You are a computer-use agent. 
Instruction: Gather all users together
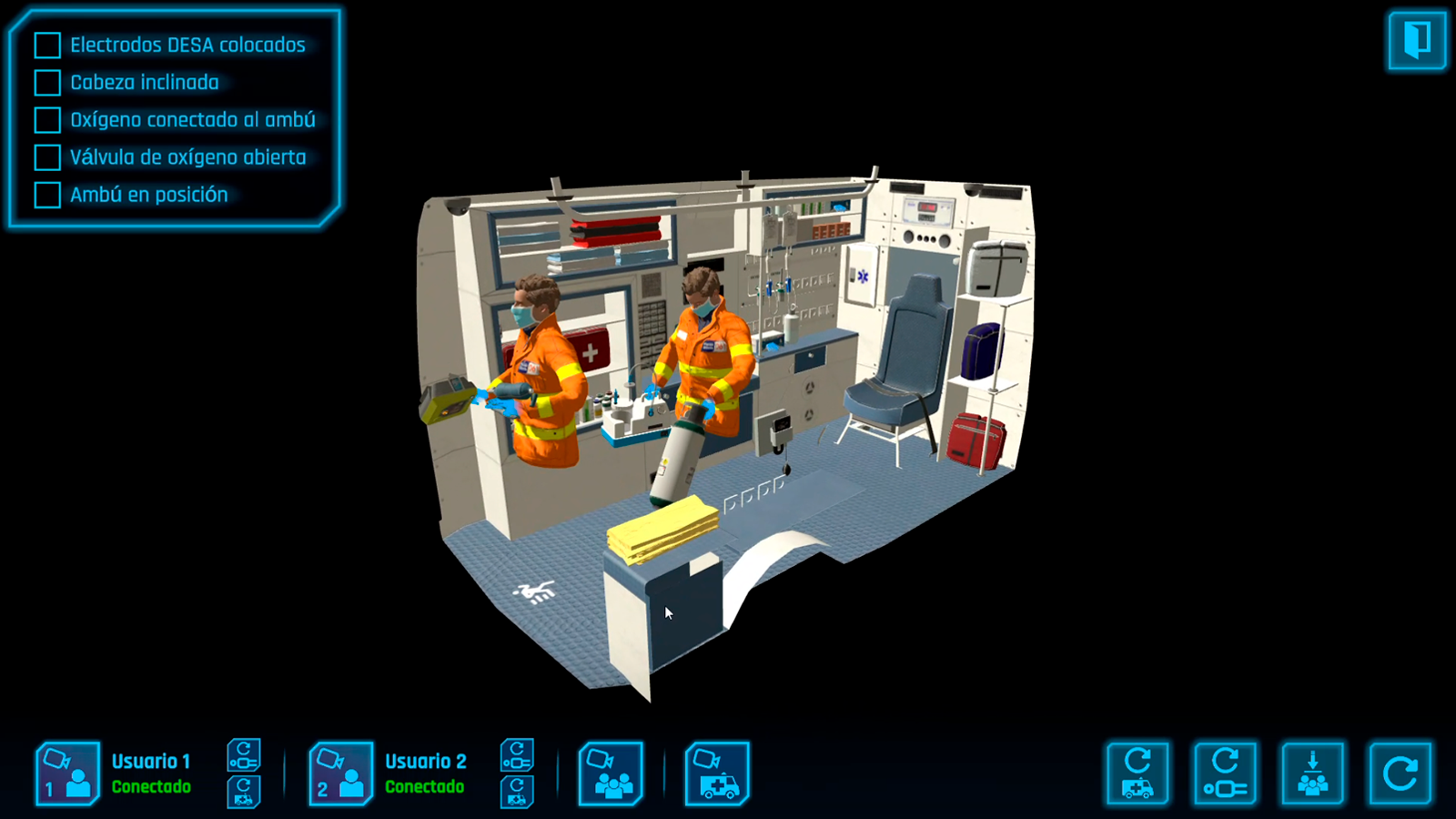point(1310,773)
